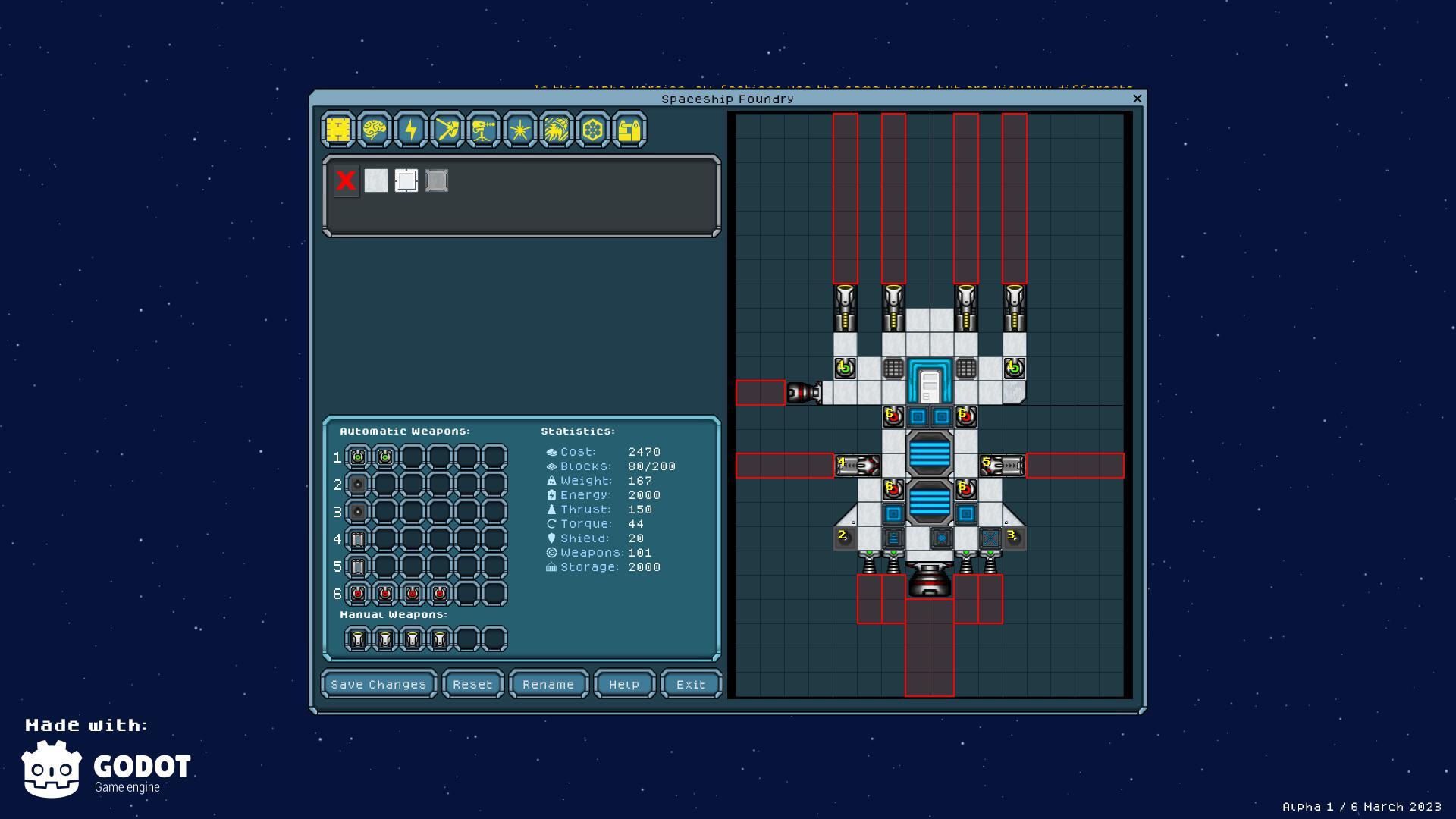
Task: Save changes to the spaceship
Action: 378,684
